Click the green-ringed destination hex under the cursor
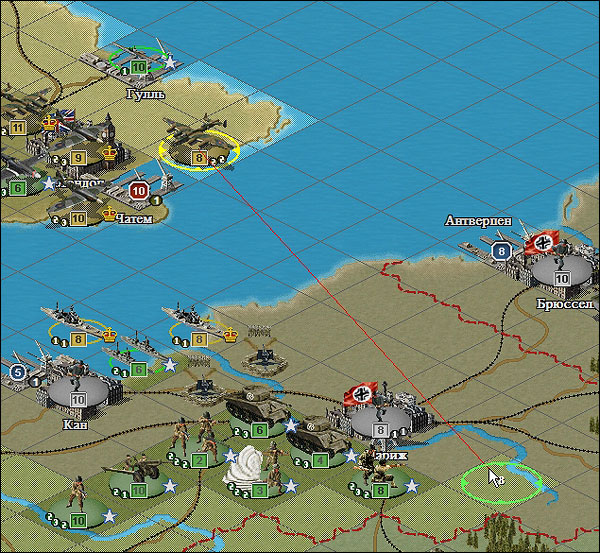The height and width of the screenshot is (553, 600). pyautogui.click(x=500, y=483)
